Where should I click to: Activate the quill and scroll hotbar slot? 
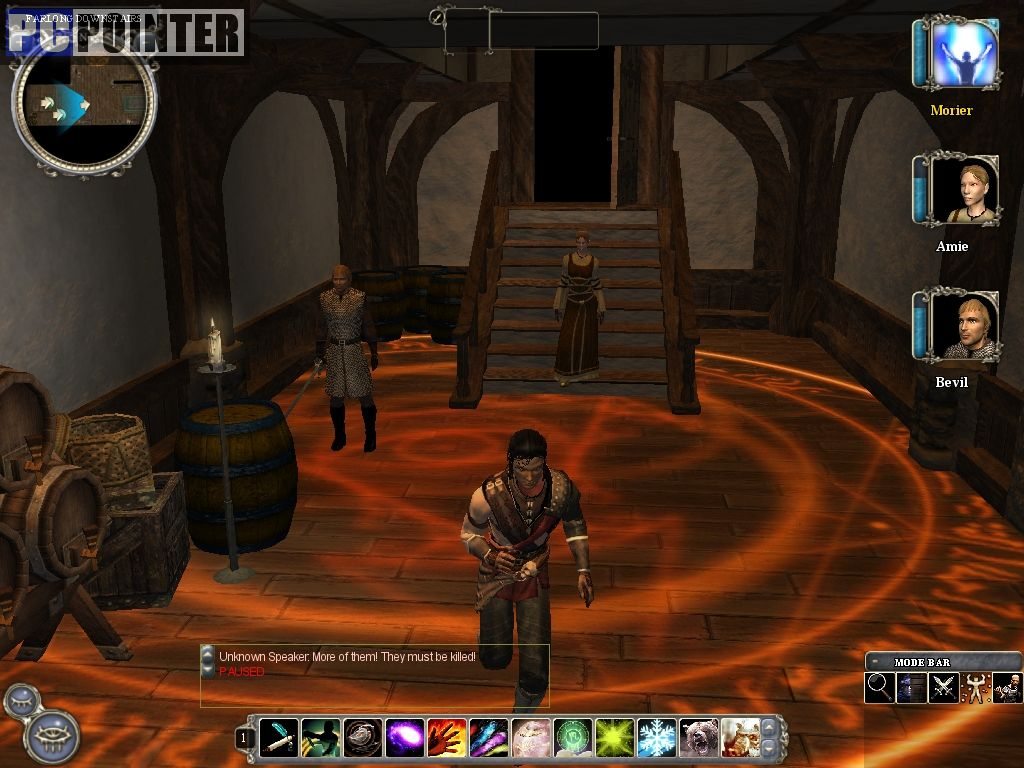coord(279,738)
